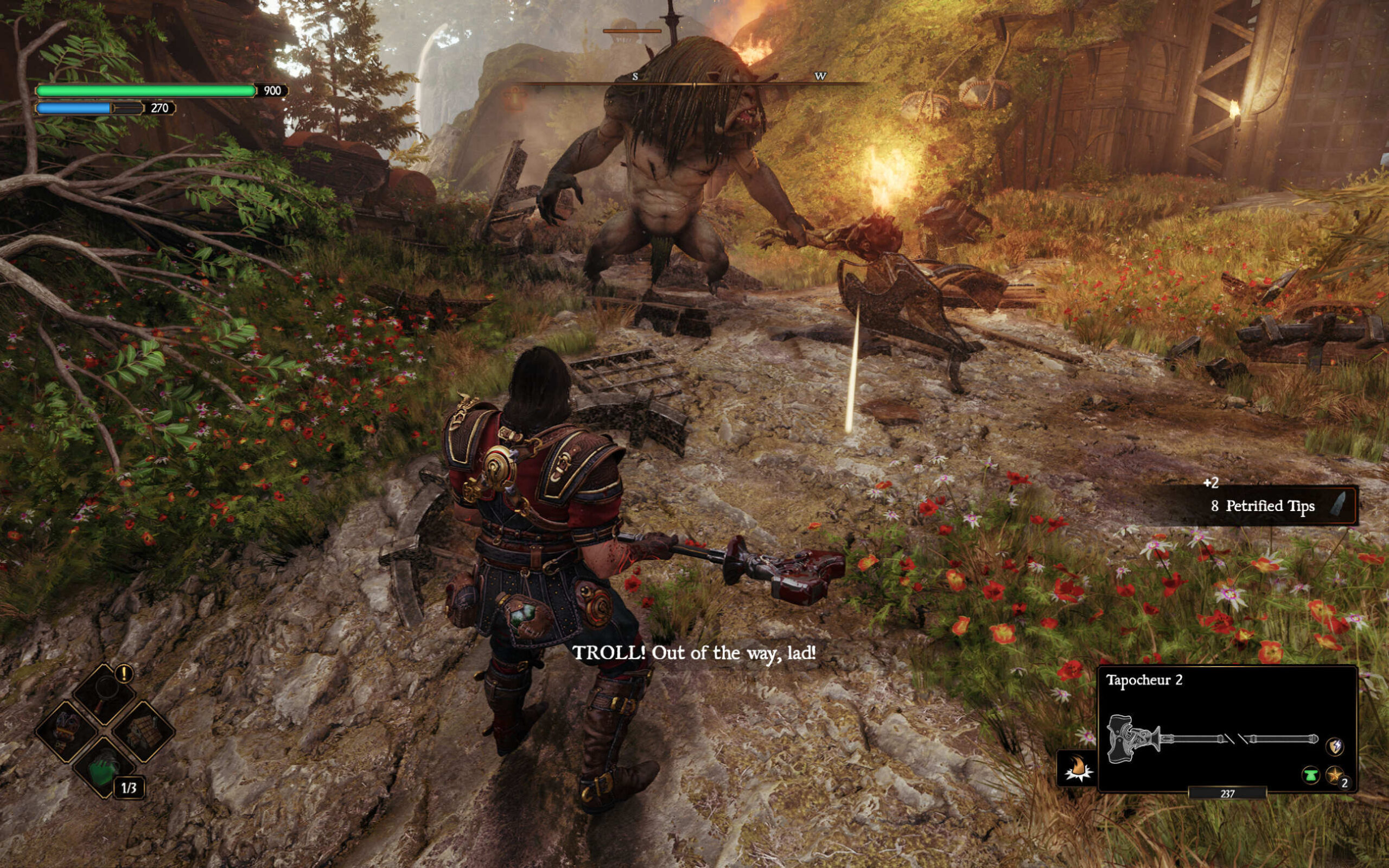Click the S marker on the compass
Image resolution: width=1389 pixels, height=868 pixels.
635,76
